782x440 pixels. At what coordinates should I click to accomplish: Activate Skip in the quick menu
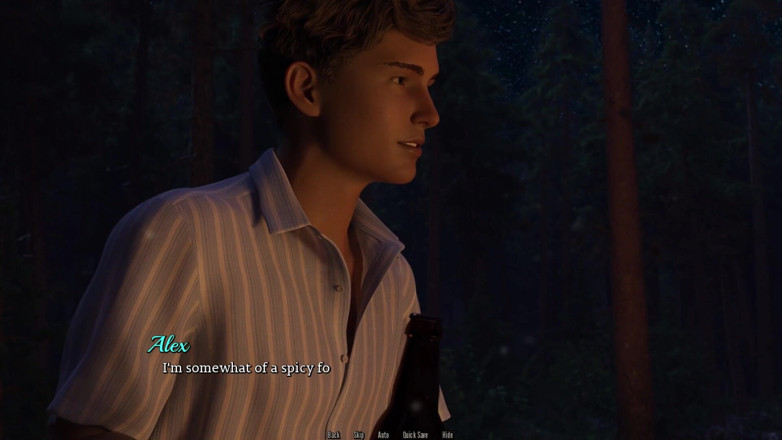(x=359, y=435)
